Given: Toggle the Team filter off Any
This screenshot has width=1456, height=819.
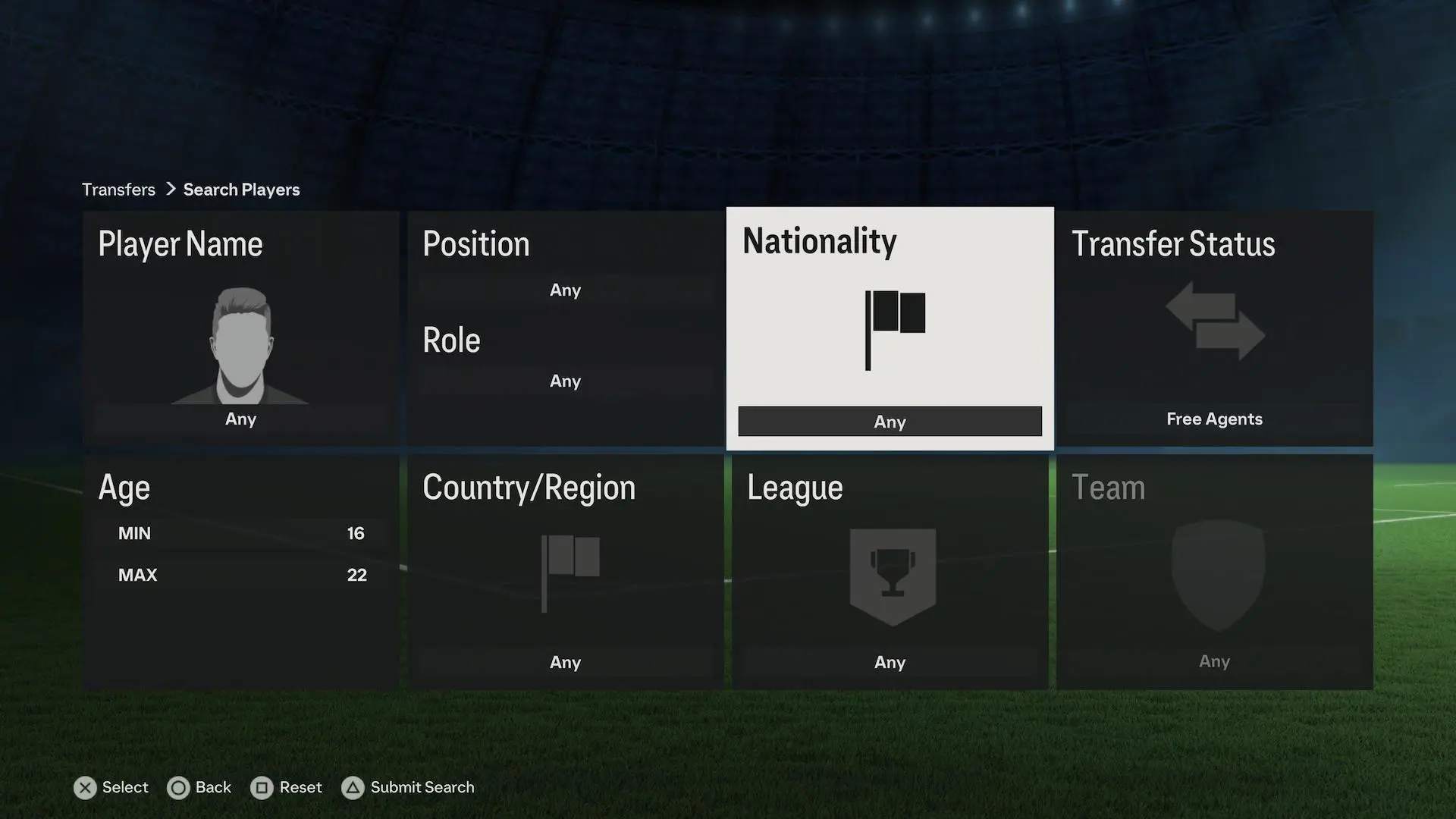Looking at the screenshot, I should (1214, 661).
